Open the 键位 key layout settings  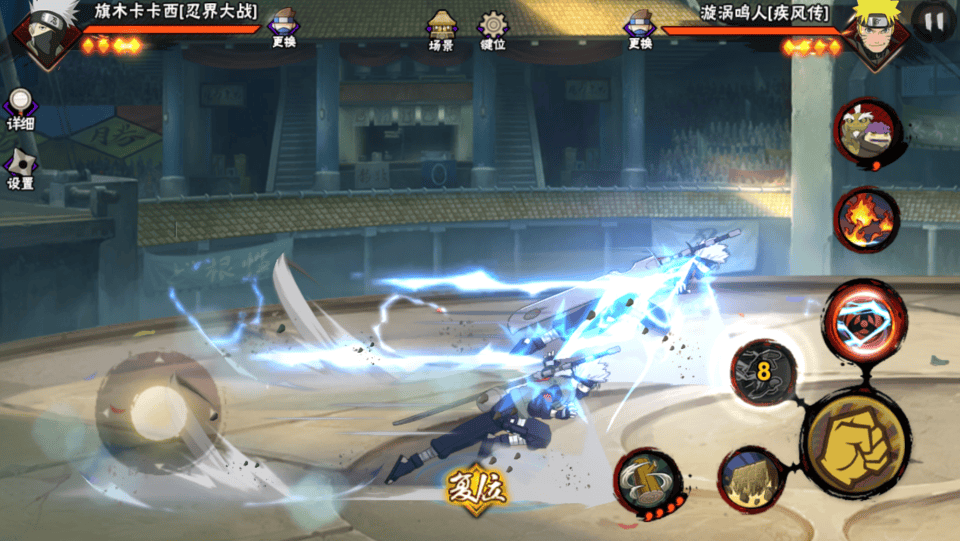coord(493,29)
